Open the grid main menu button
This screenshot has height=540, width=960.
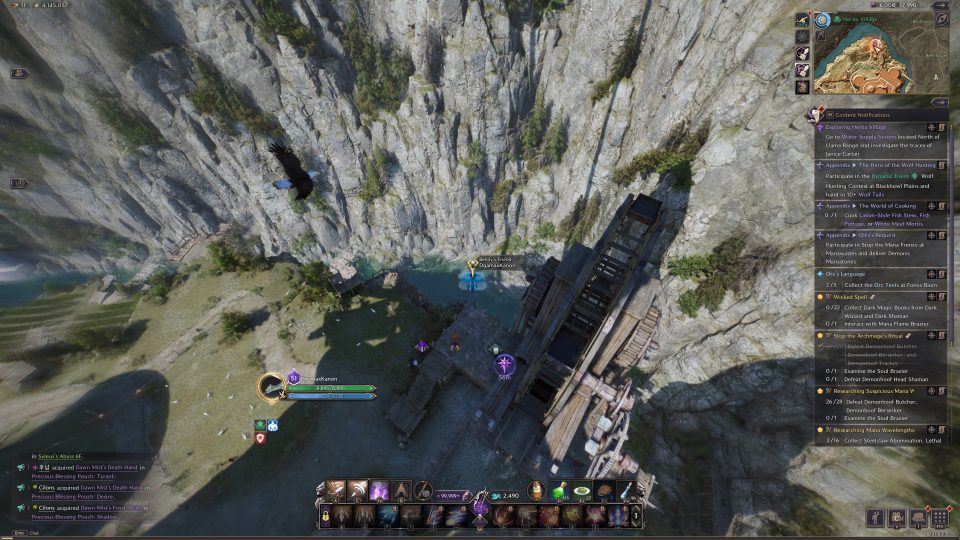coord(939,518)
